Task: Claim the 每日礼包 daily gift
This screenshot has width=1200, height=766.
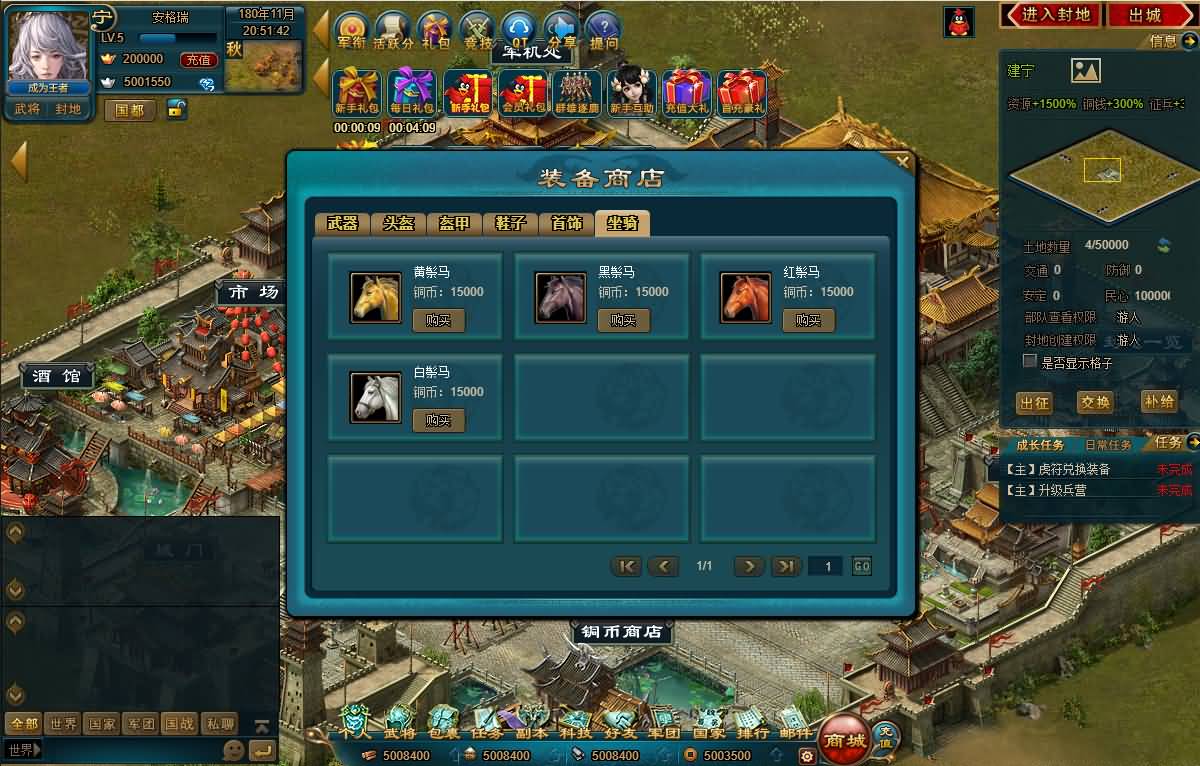Action: 412,94
